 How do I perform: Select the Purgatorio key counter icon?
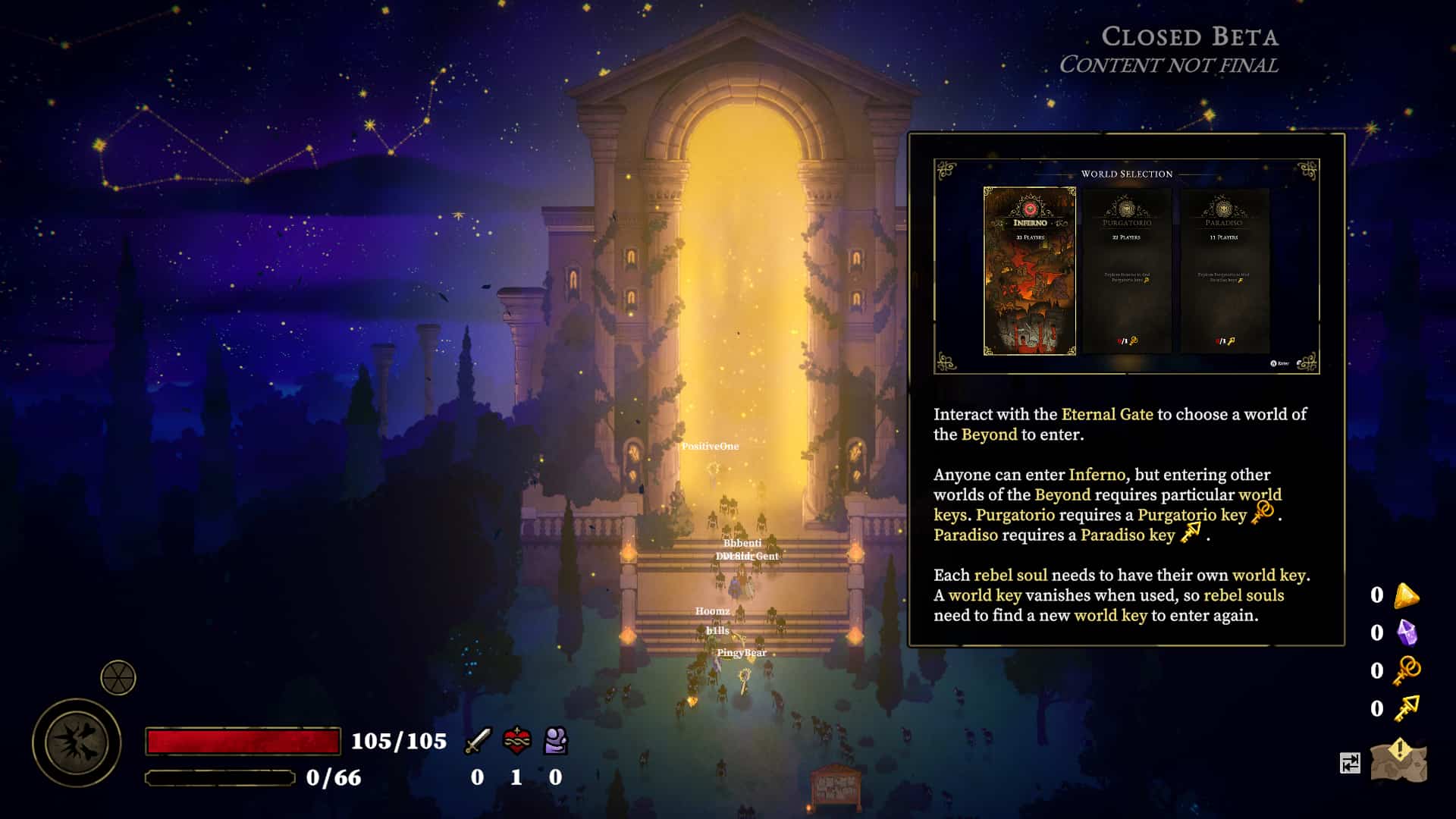(x=1407, y=670)
